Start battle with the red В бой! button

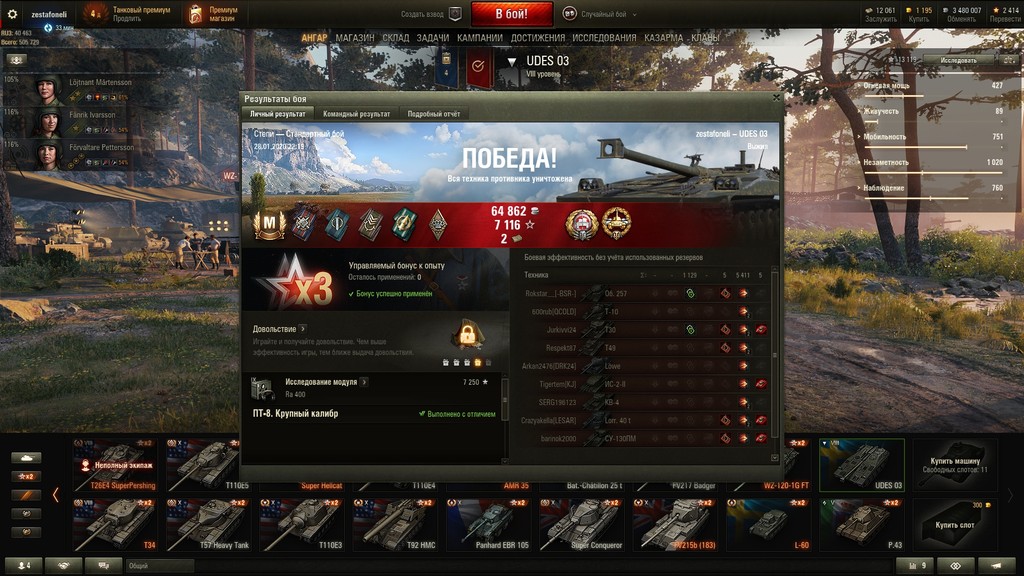click(511, 14)
